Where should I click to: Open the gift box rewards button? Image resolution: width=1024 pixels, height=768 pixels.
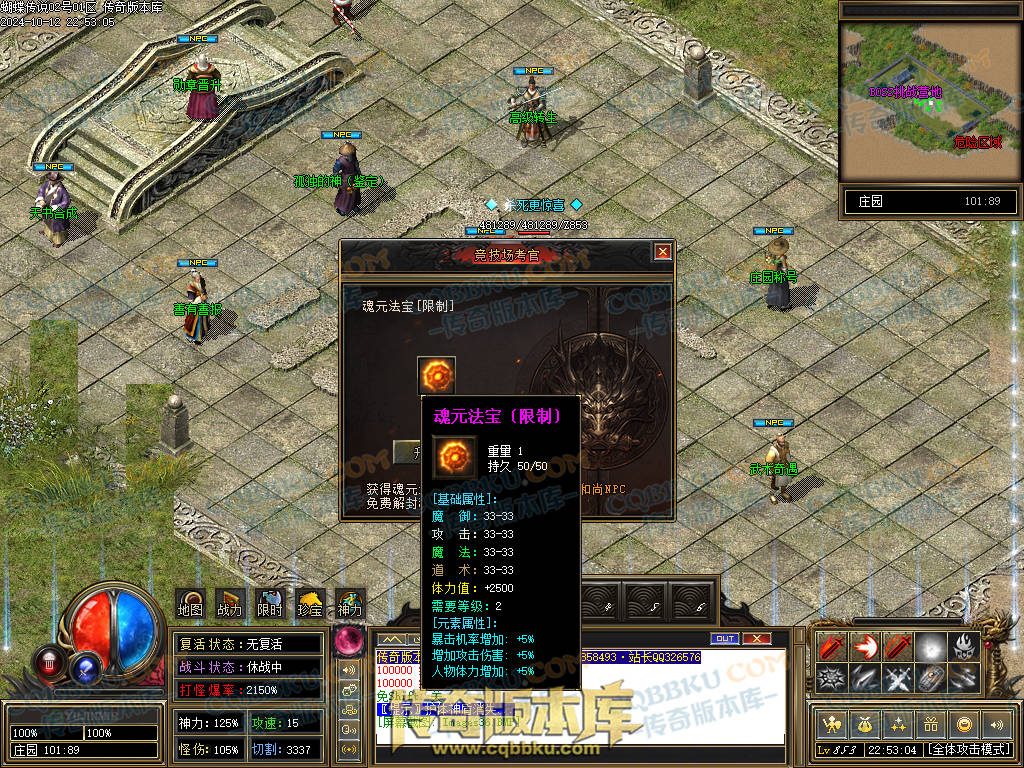point(930,724)
